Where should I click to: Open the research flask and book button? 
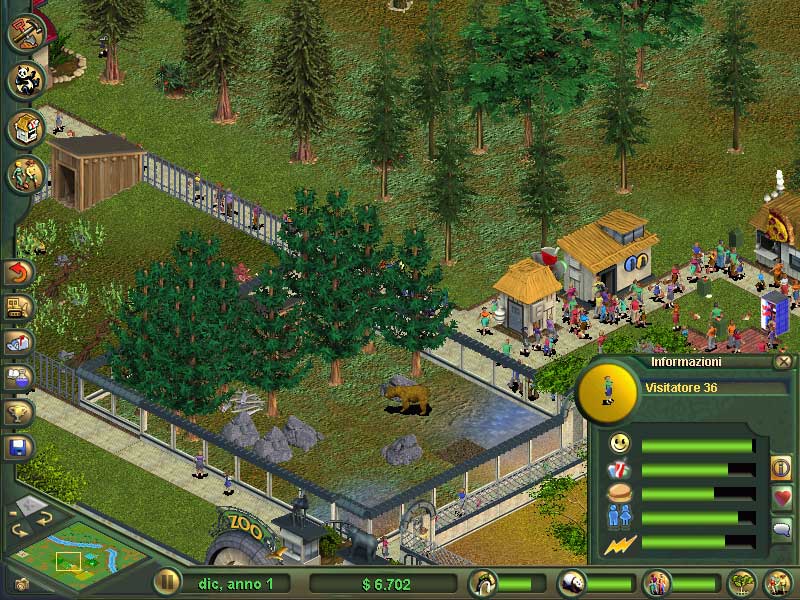click(19, 377)
